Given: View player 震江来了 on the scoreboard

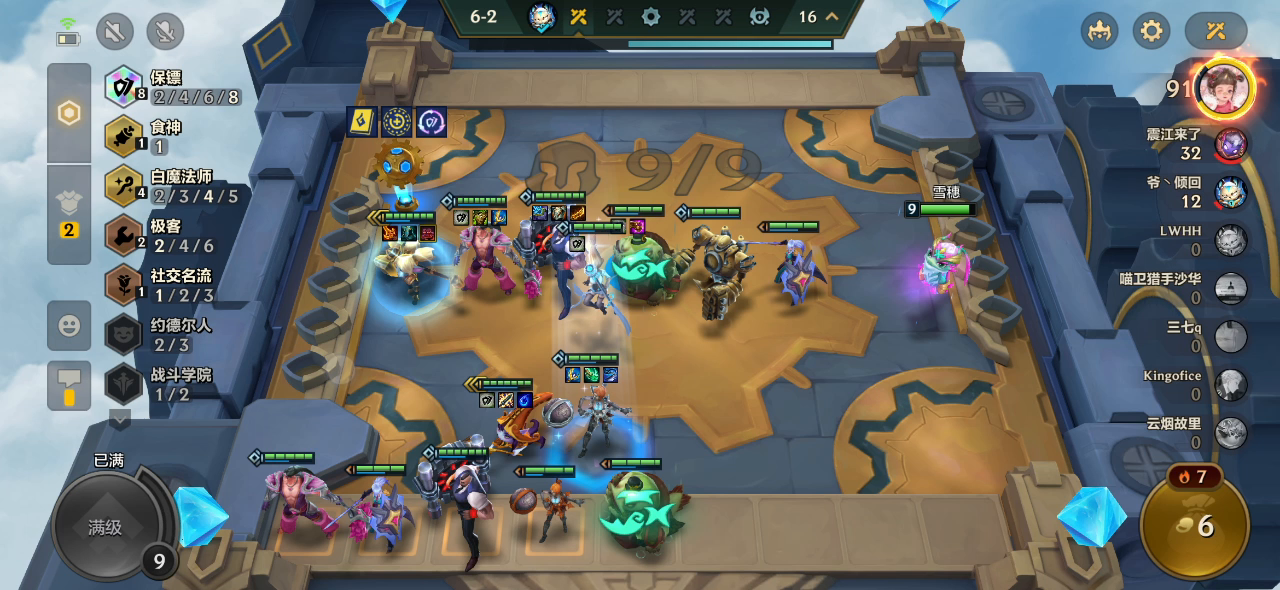Looking at the screenshot, I should (x=1230, y=143).
